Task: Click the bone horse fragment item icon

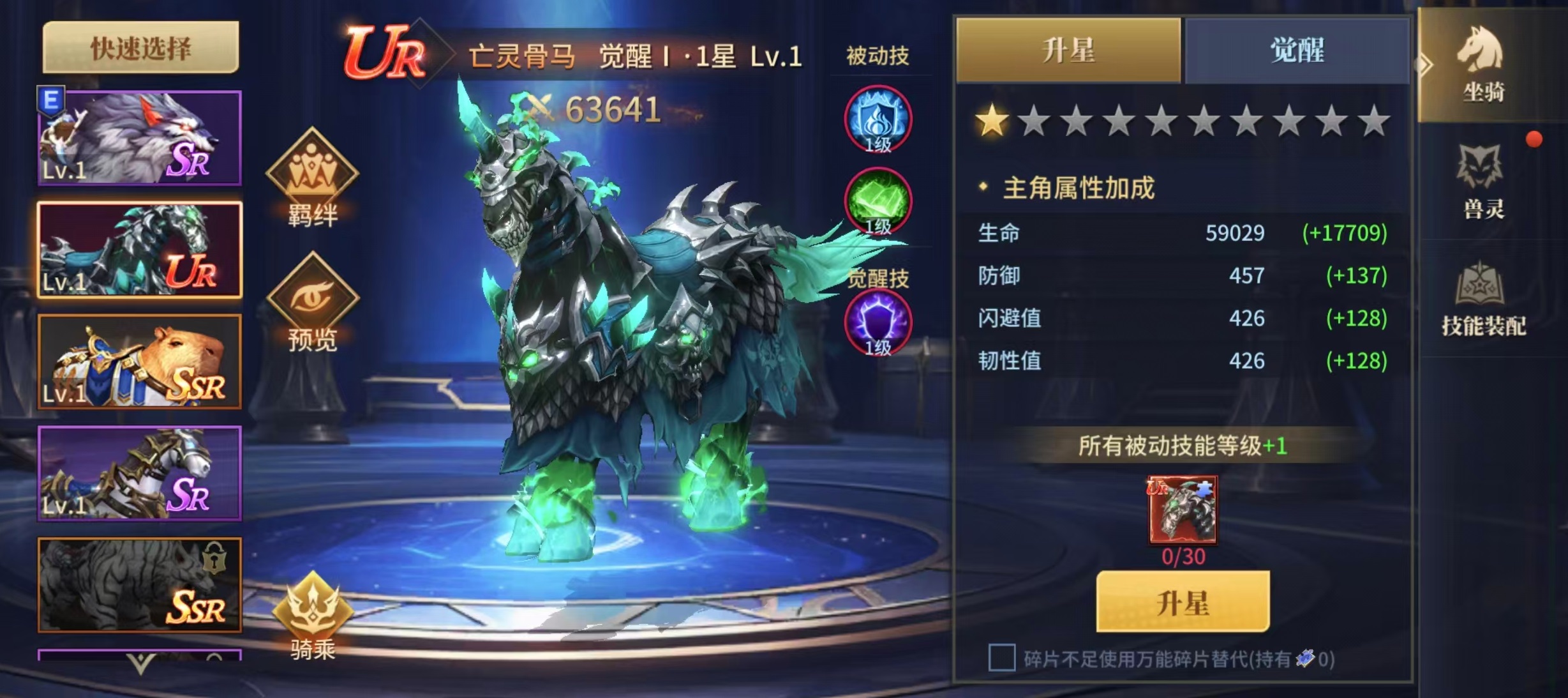Action: point(1183,510)
